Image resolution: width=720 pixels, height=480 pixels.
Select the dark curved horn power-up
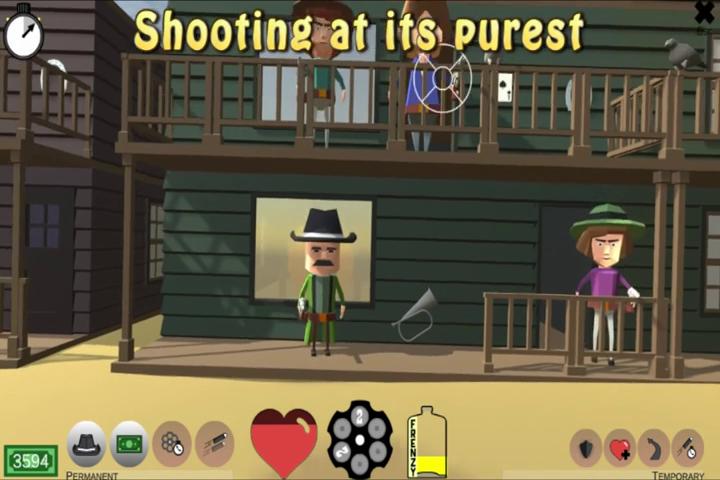[x=654, y=447]
